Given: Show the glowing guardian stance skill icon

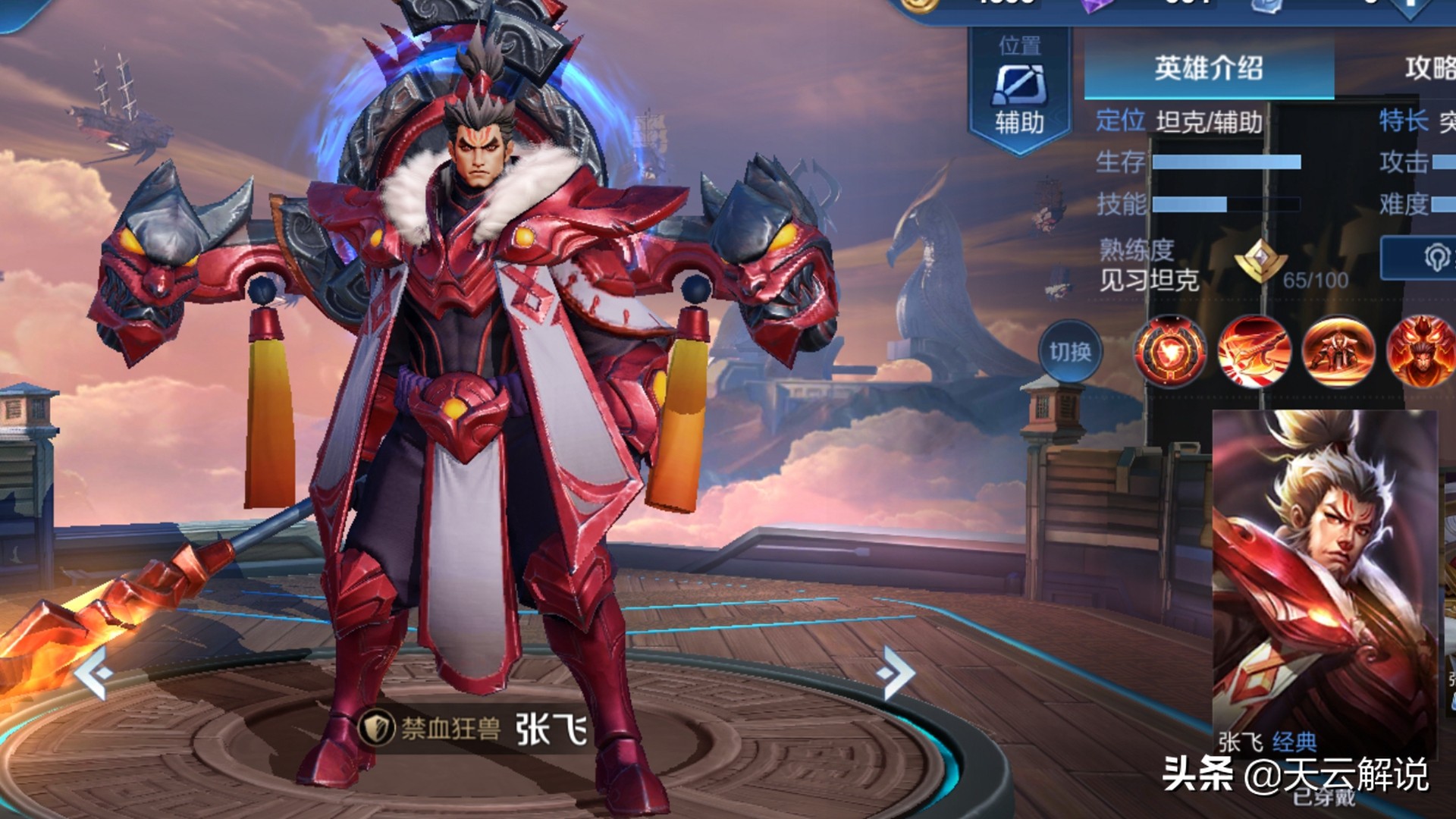Looking at the screenshot, I should [1338, 352].
